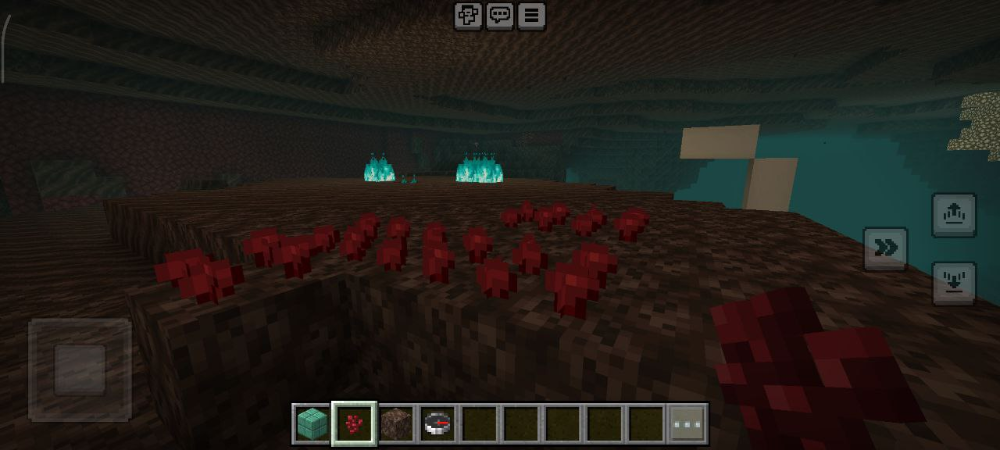Open the emote button
The image size is (1000, 450).
tap(468, 15)
